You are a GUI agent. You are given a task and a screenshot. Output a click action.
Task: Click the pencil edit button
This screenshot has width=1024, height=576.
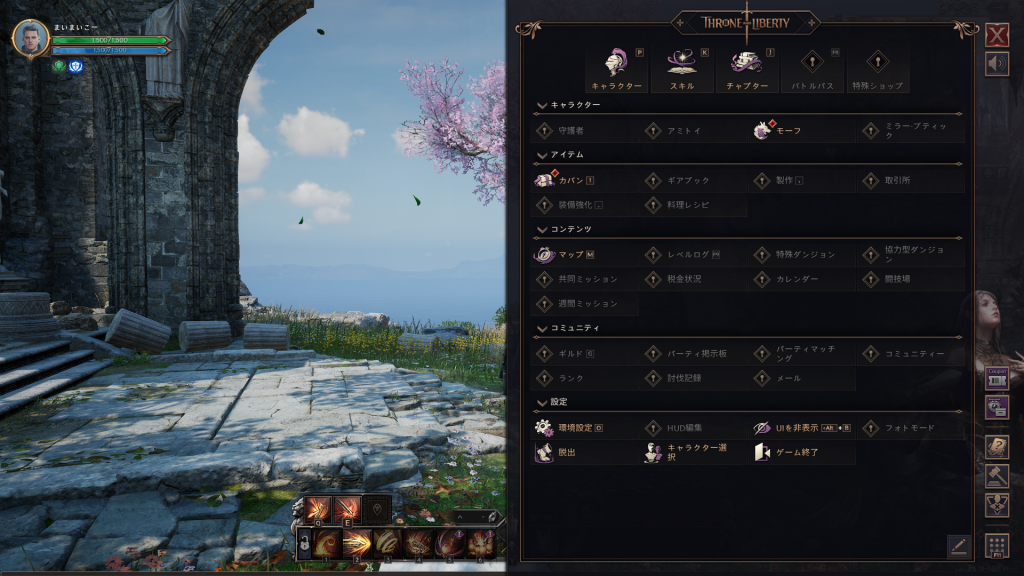[x=958, y=545]
